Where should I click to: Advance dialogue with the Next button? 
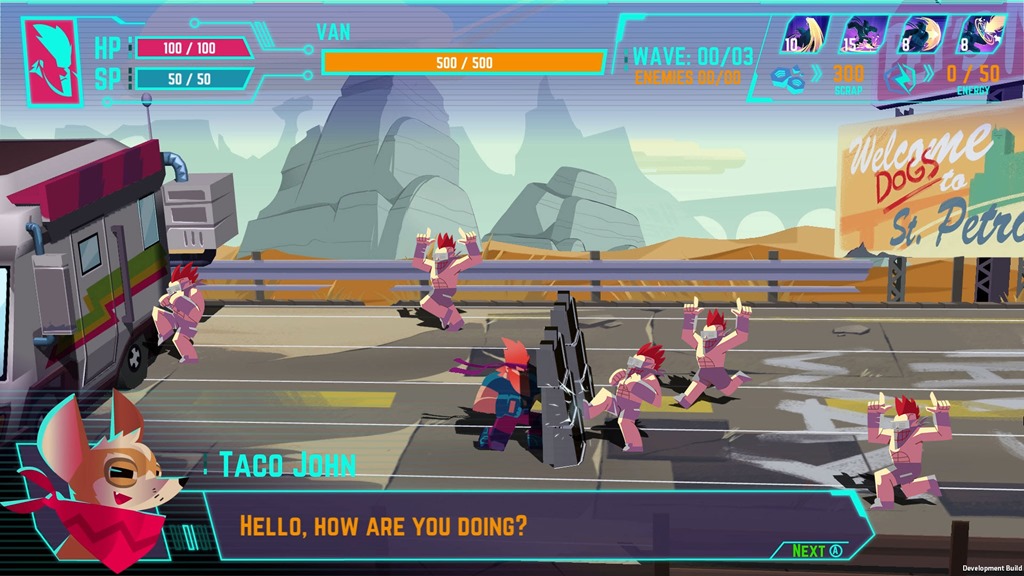tap(817, 550)
